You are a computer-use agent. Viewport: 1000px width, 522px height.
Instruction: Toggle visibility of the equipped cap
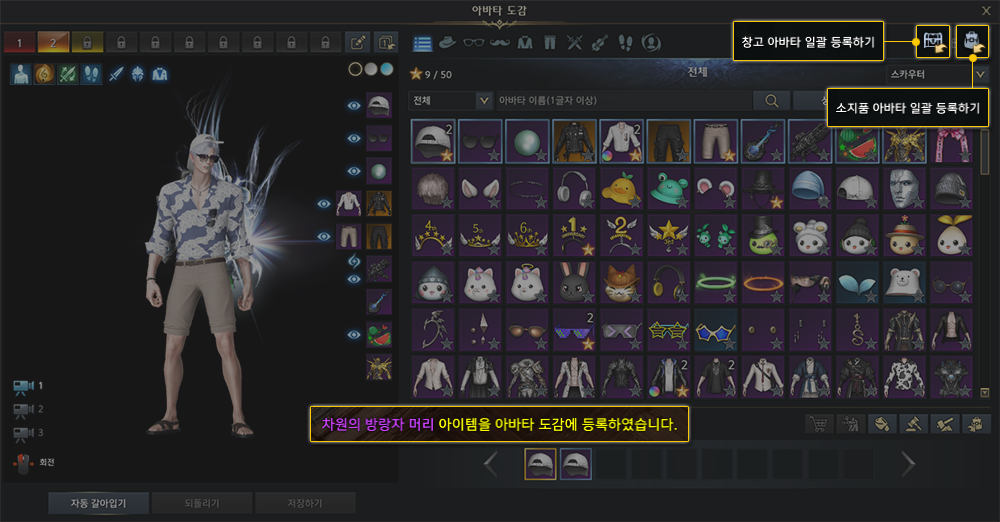(353, 105)
